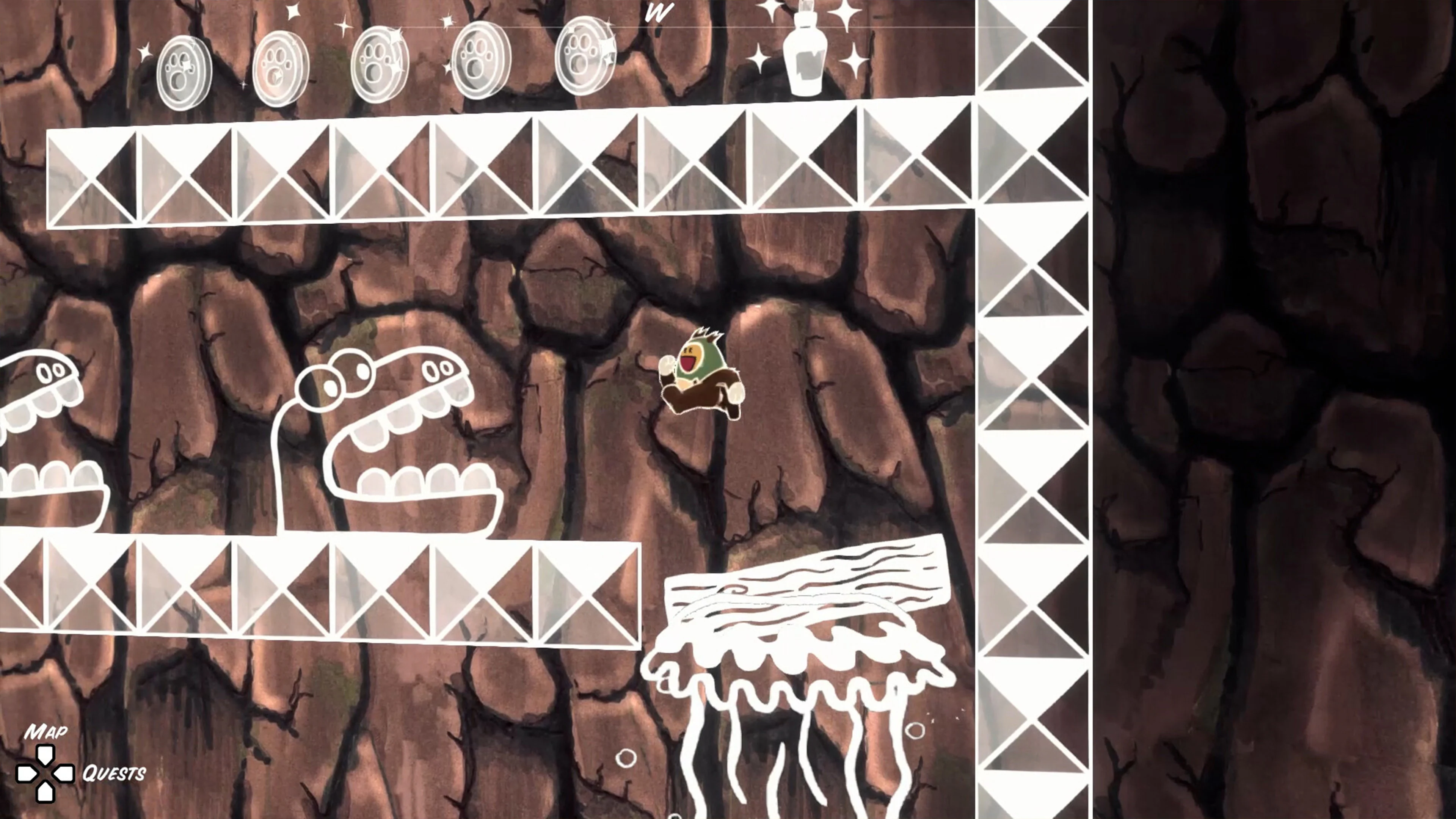Expand the Map panel via its label
The width and height of the screenshot is (1456, 819).
coord(48,732)
